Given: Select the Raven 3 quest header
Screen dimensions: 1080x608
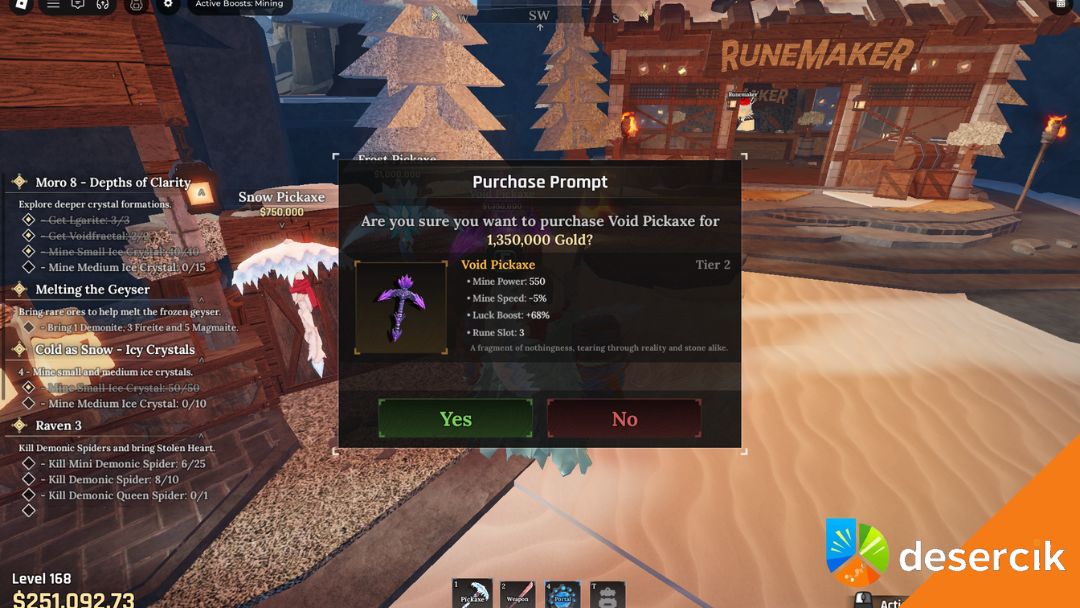Looking at the screenshot, I should [x=58, y=425].
